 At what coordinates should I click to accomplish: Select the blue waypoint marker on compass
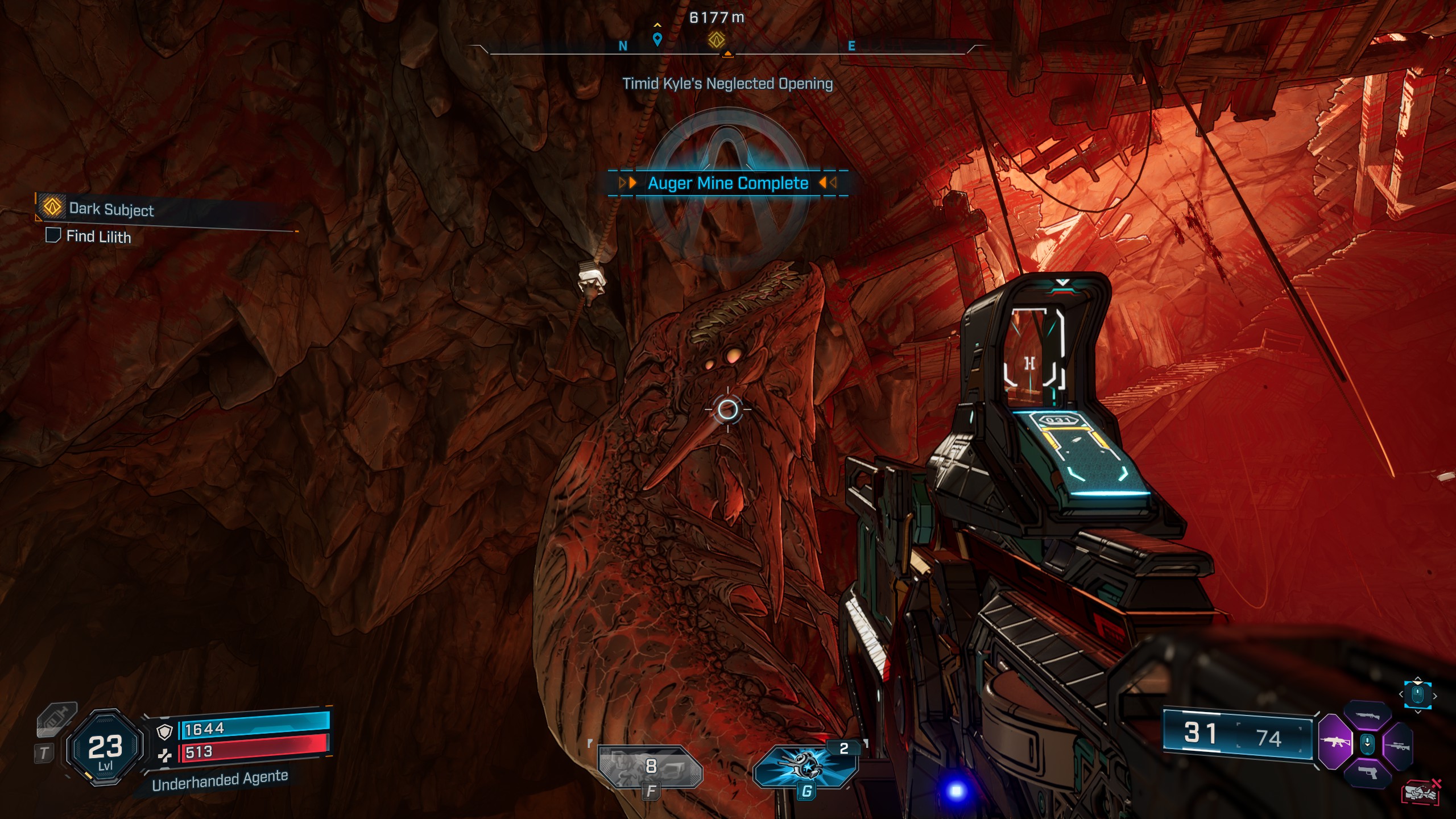tap(657, 39)
